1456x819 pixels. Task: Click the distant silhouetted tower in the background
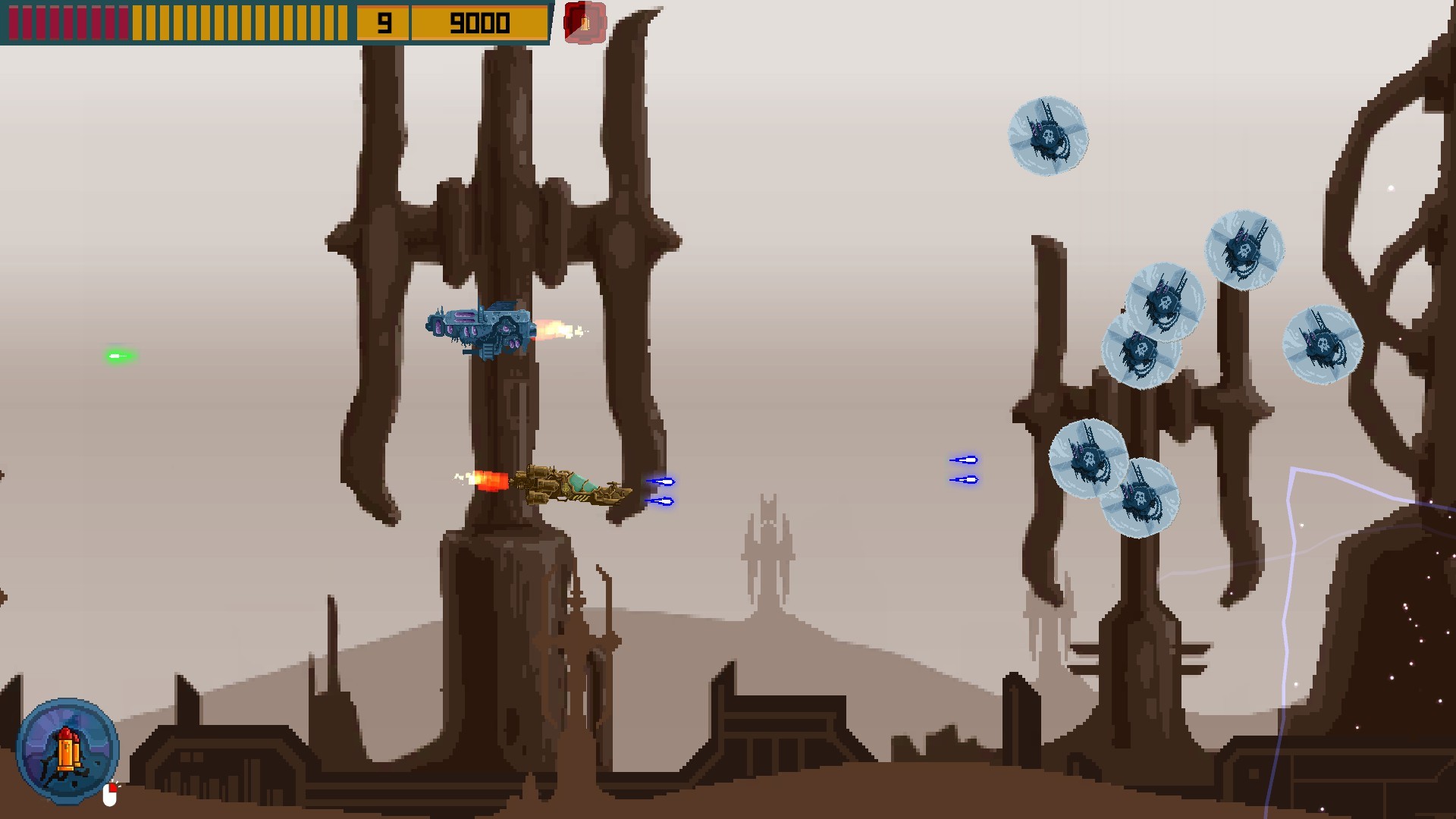pos(768,561)
